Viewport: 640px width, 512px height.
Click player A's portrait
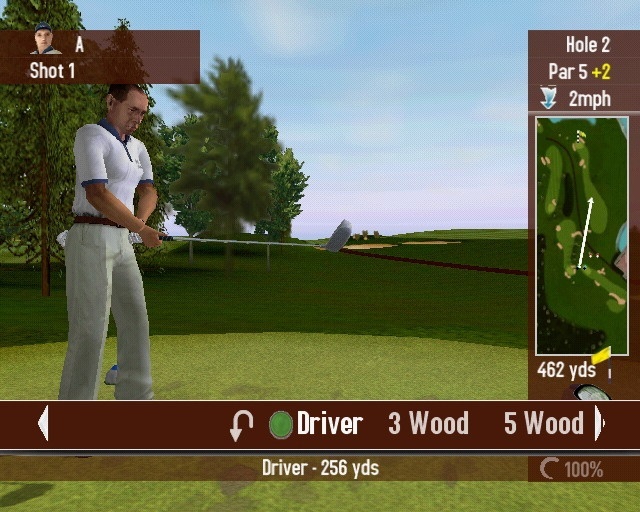point(42,41)
